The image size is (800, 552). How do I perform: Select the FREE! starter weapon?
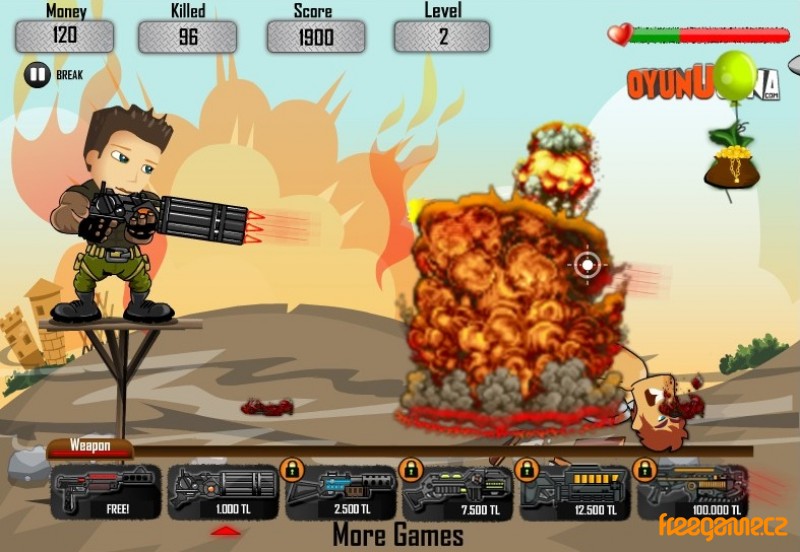(105, 492)
